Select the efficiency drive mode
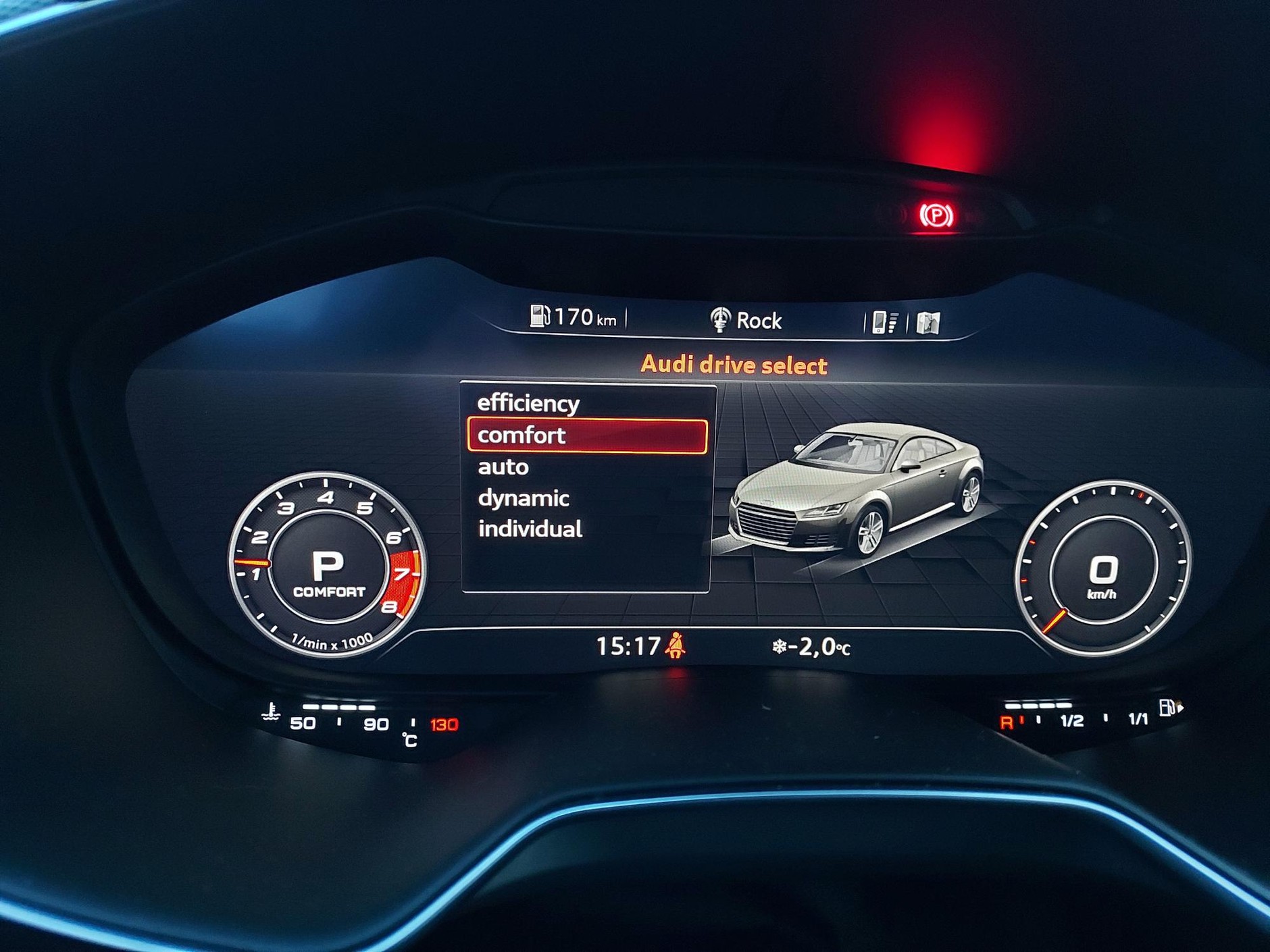 (528, 403)
